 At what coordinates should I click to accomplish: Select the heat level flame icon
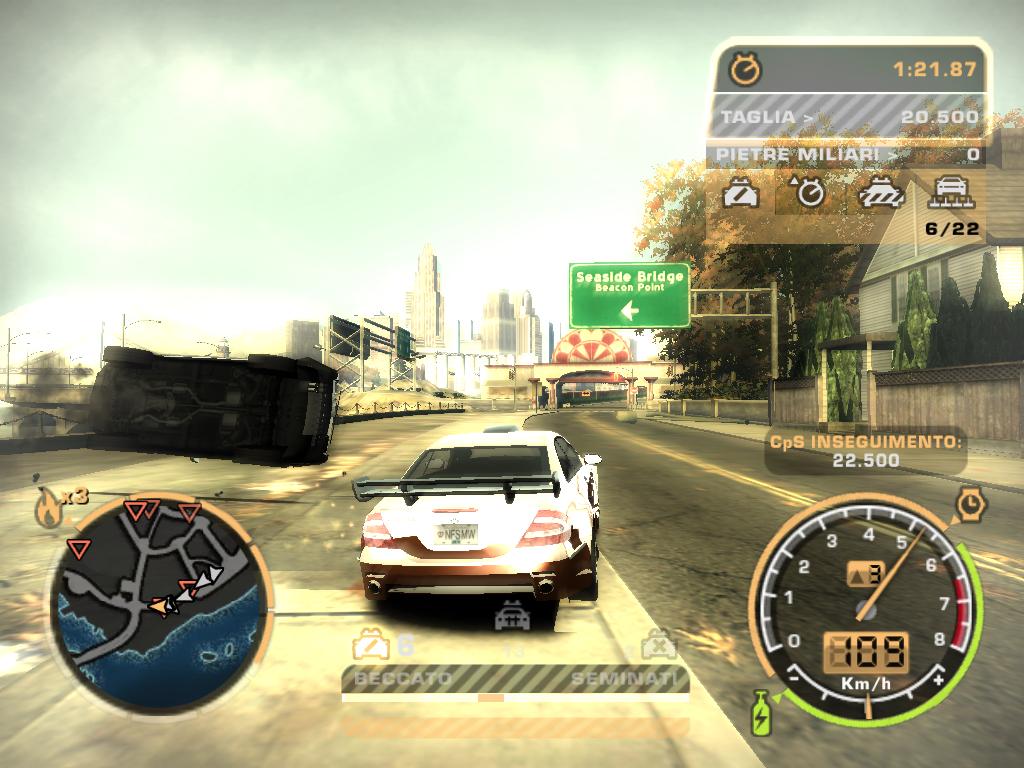(47, 509)
